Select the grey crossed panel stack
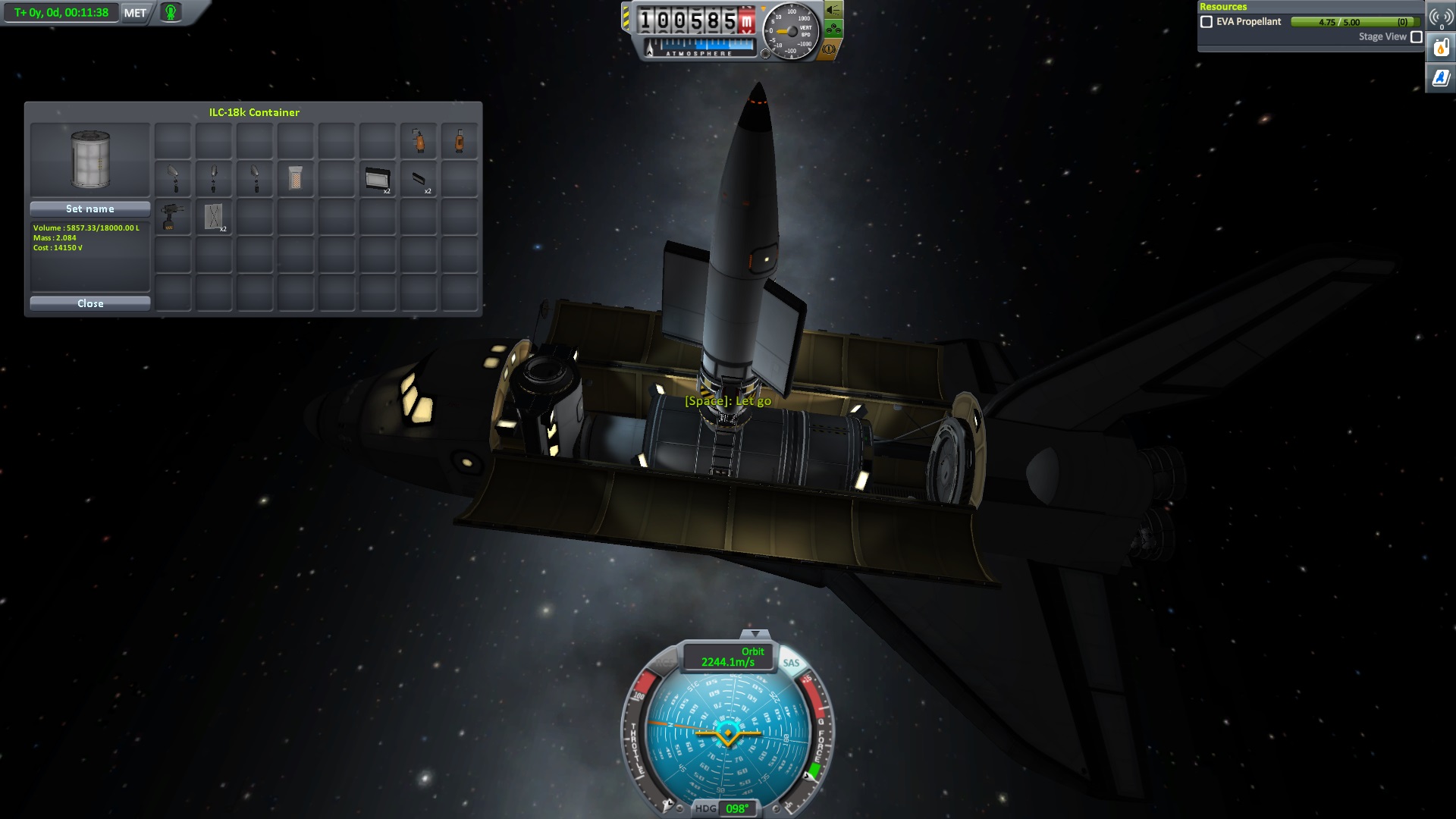Screen dimensions: 1456x819 point(214,217)
